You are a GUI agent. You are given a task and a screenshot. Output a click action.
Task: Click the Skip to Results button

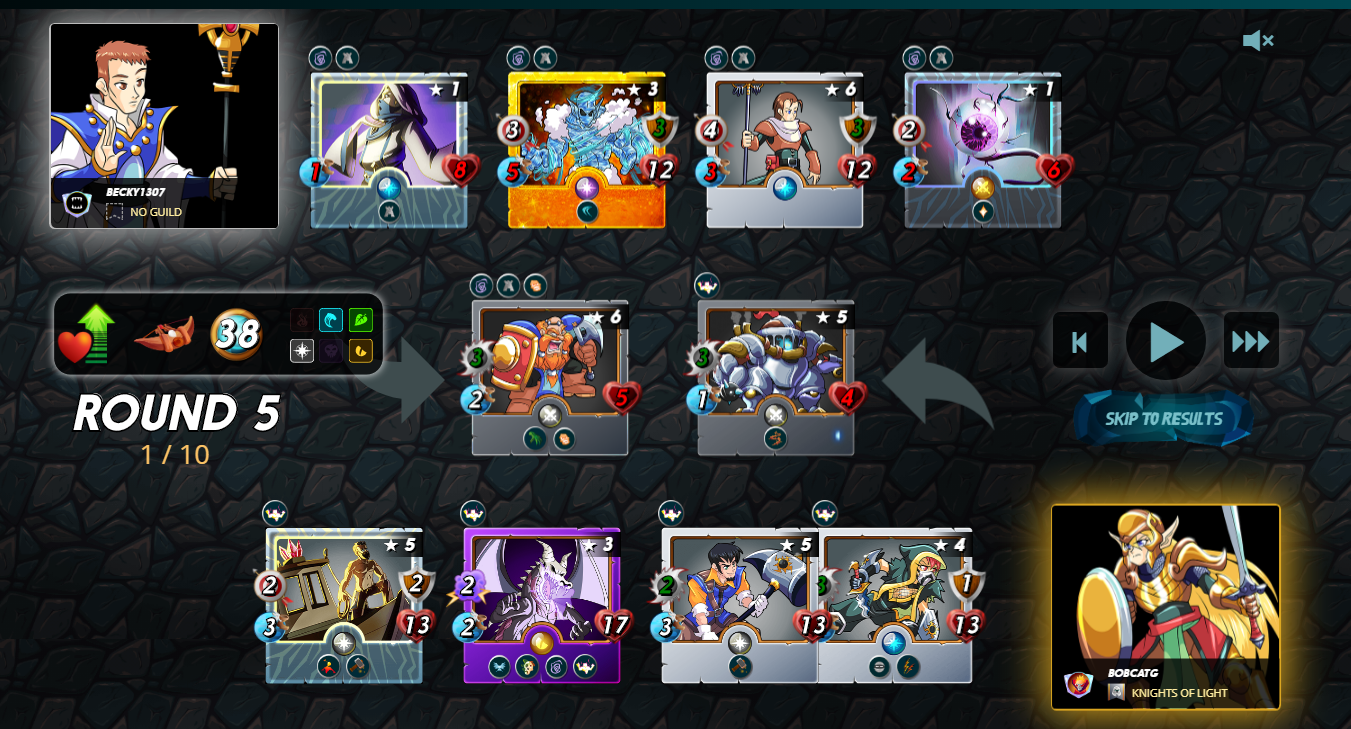1163,419
